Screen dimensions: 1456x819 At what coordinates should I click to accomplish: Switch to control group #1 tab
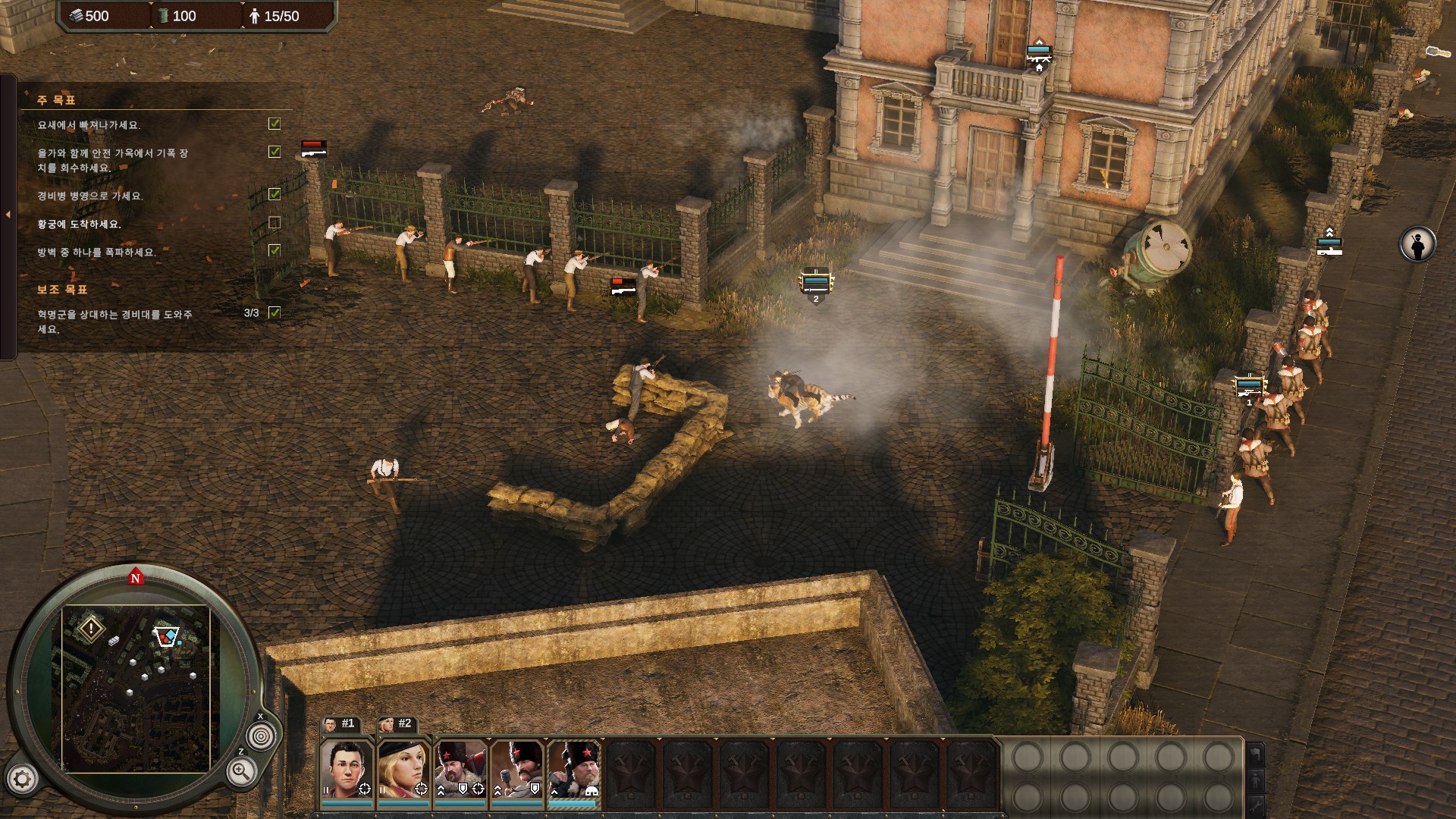(340, 724)
